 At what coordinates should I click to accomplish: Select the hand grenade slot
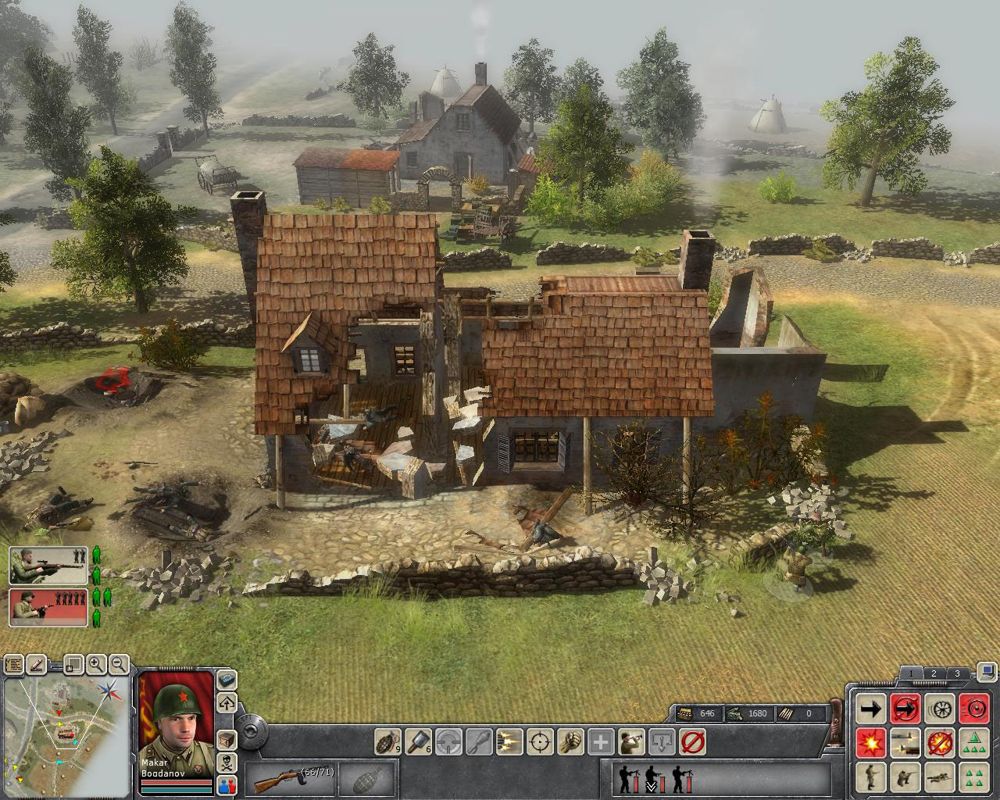click(x=367, y=779)
